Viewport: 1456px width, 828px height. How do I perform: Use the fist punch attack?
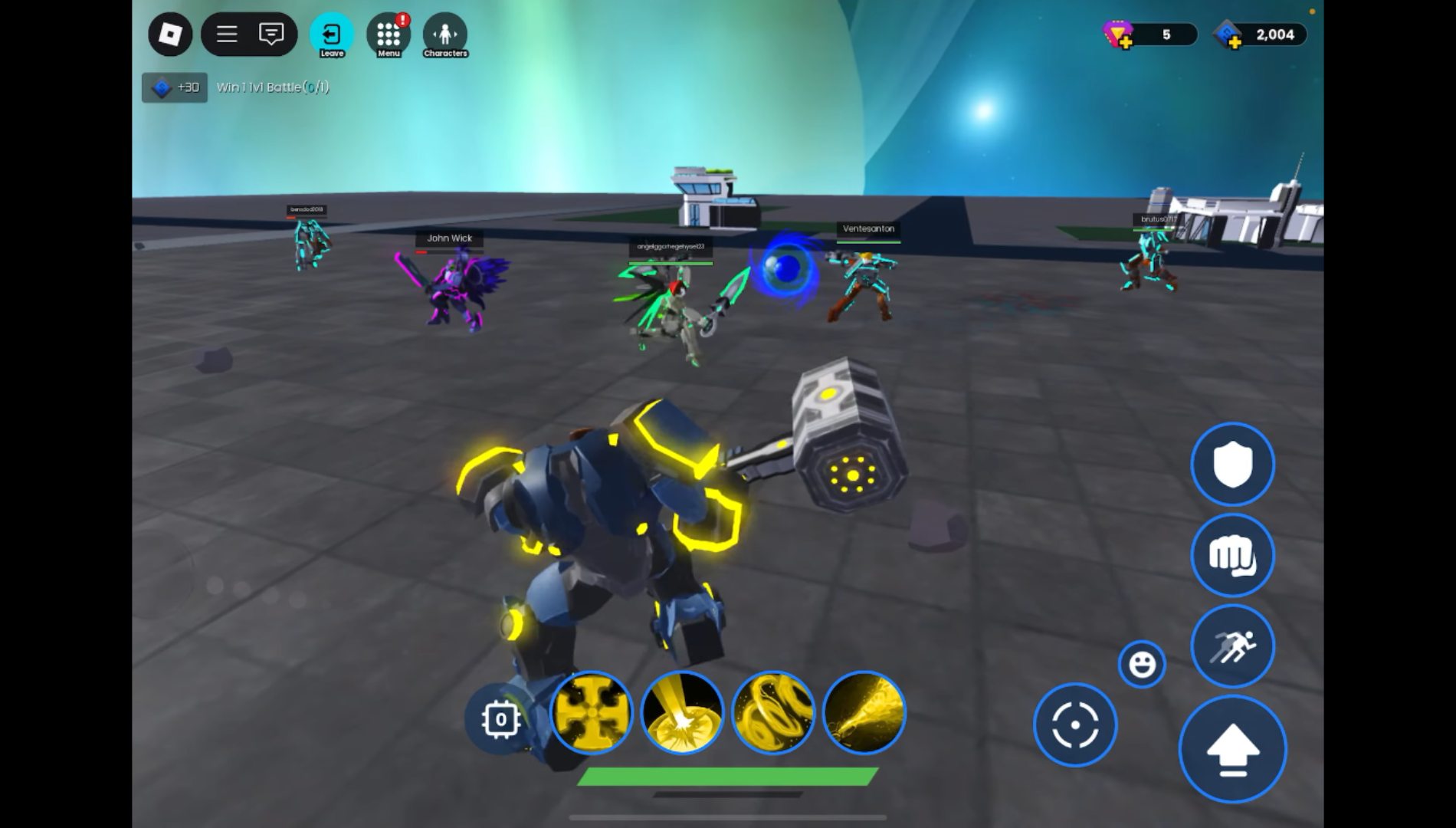click(1232, 555)
